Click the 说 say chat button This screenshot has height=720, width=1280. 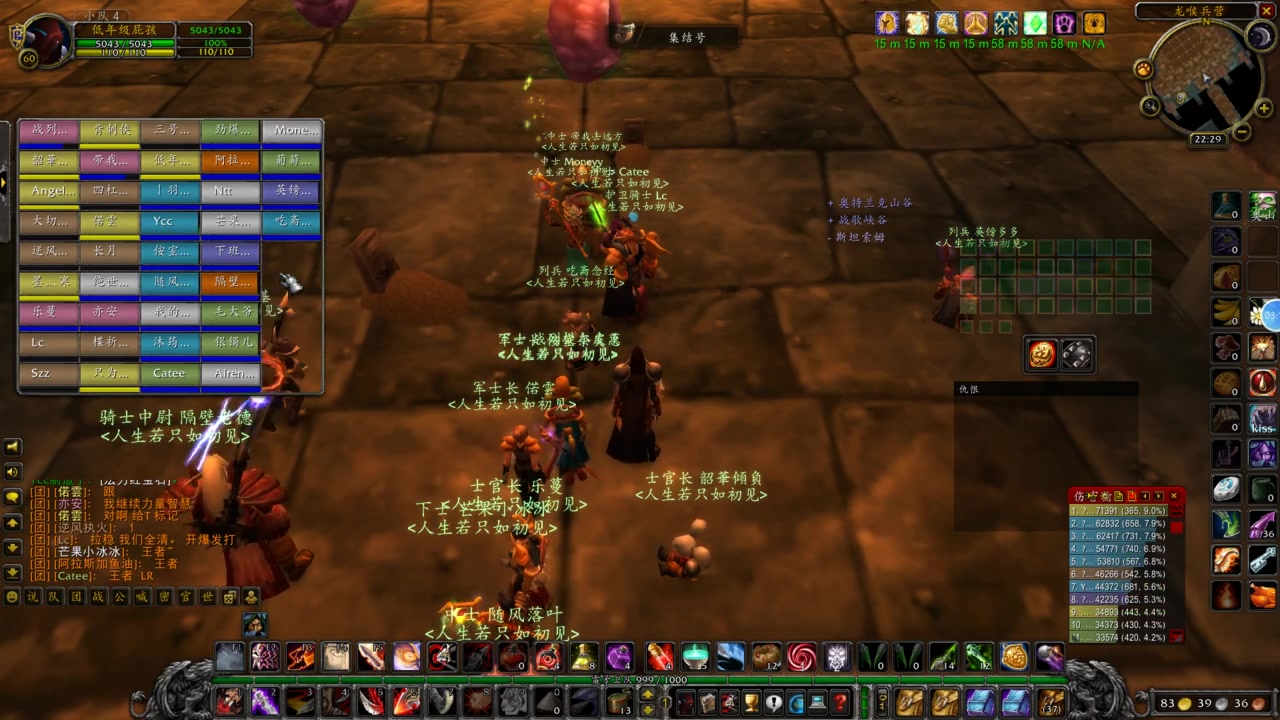31,598
